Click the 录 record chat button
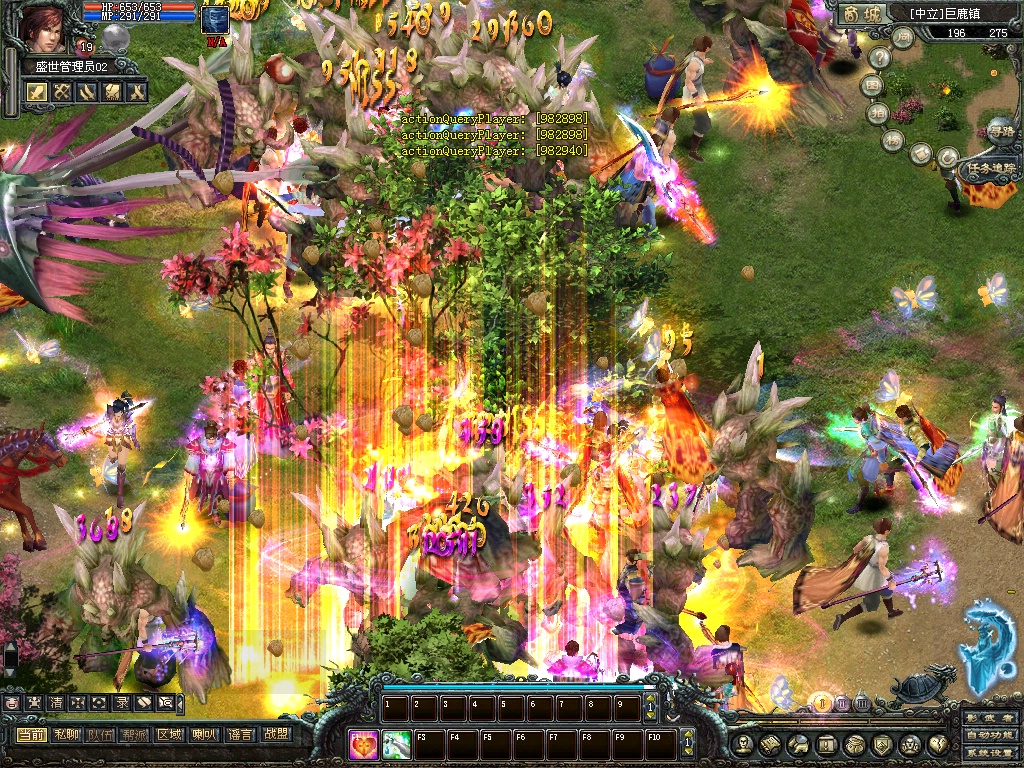This screenshot has width=1024, height=768. coord(121,703)
